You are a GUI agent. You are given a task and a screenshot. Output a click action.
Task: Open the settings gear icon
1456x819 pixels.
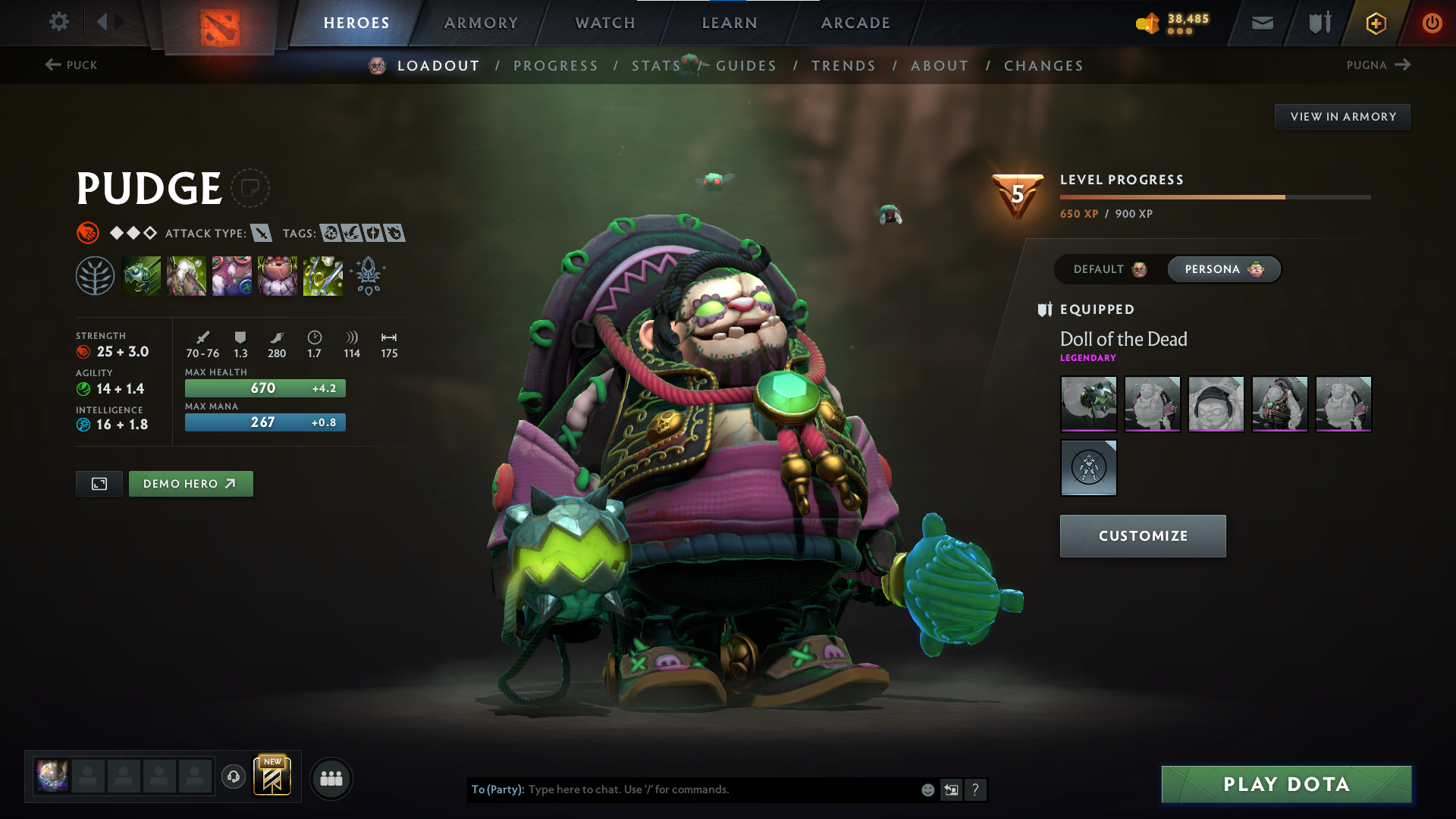59,22
